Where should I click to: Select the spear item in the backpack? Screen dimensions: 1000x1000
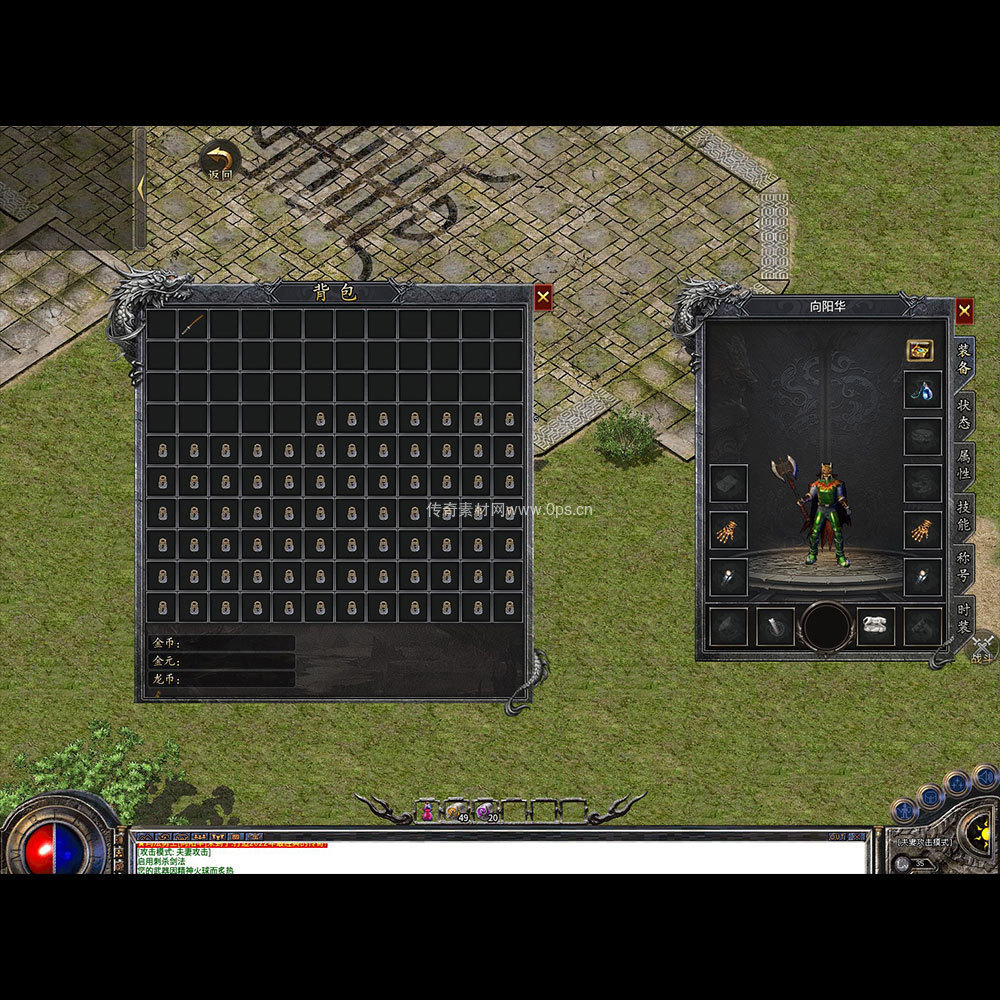click(x=193, y=324)
